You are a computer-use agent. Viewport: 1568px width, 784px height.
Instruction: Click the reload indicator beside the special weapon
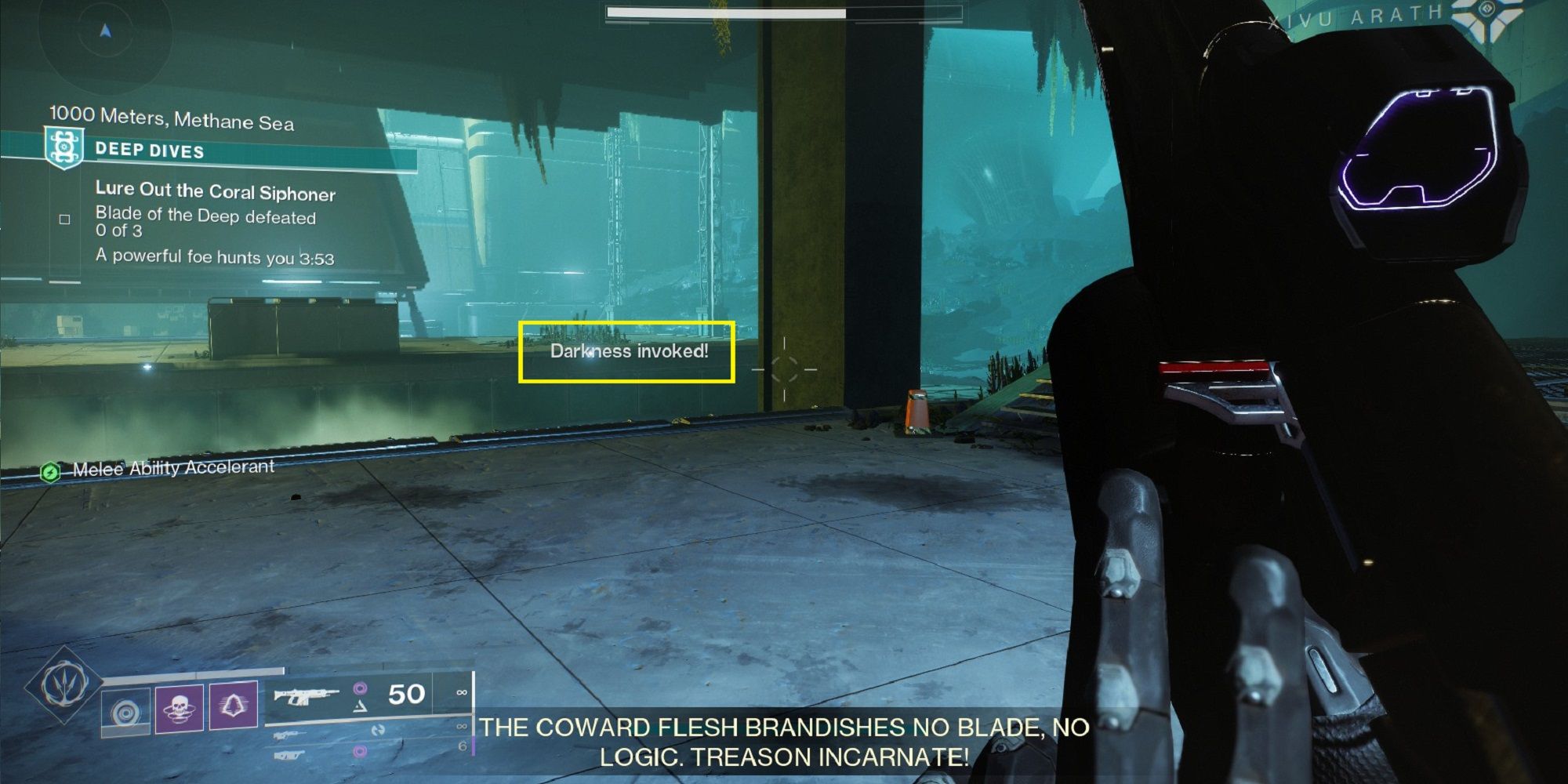tap(380, 731)
